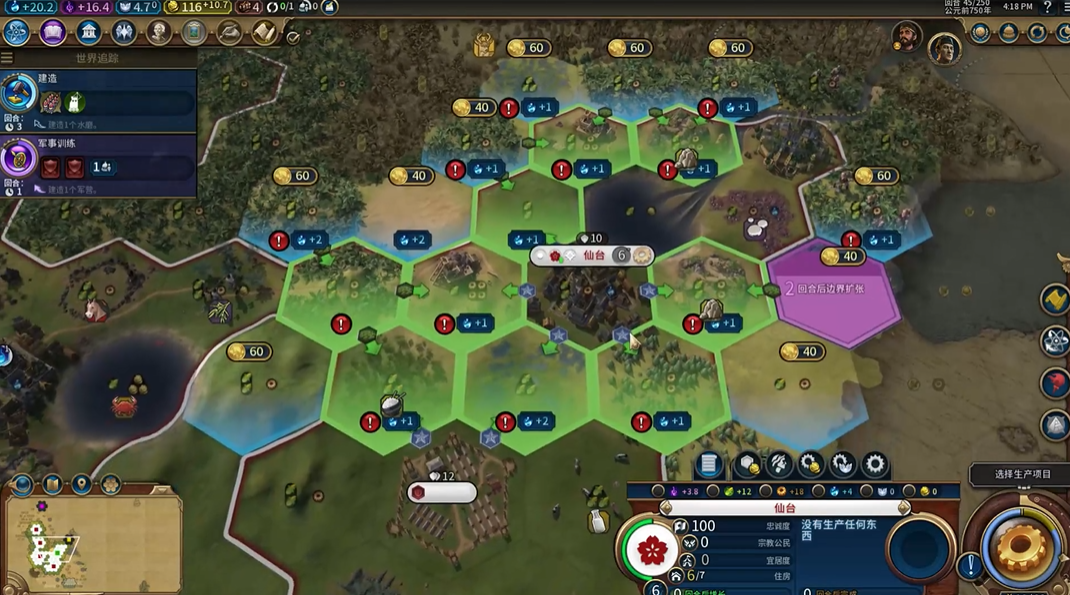Click the bearded leader portrait
The image size is (1070, 595).
point(907,37)
